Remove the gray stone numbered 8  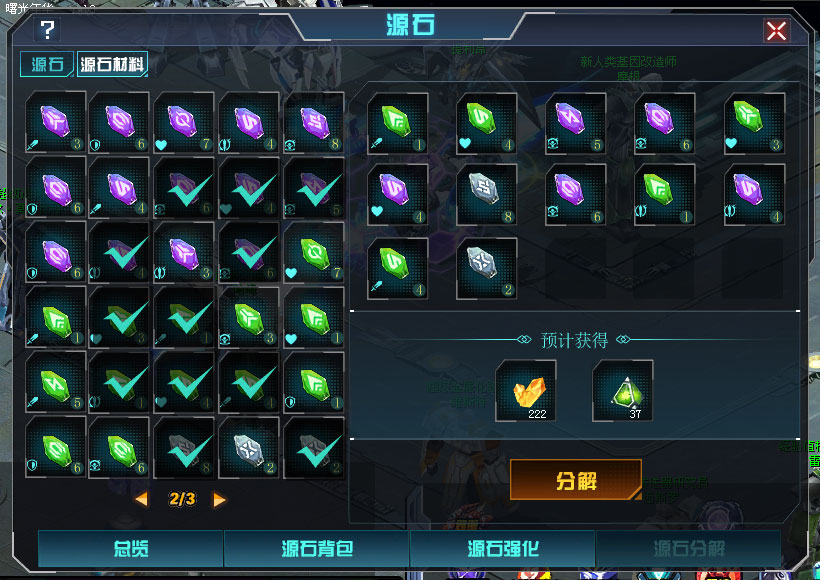[487, 194]
